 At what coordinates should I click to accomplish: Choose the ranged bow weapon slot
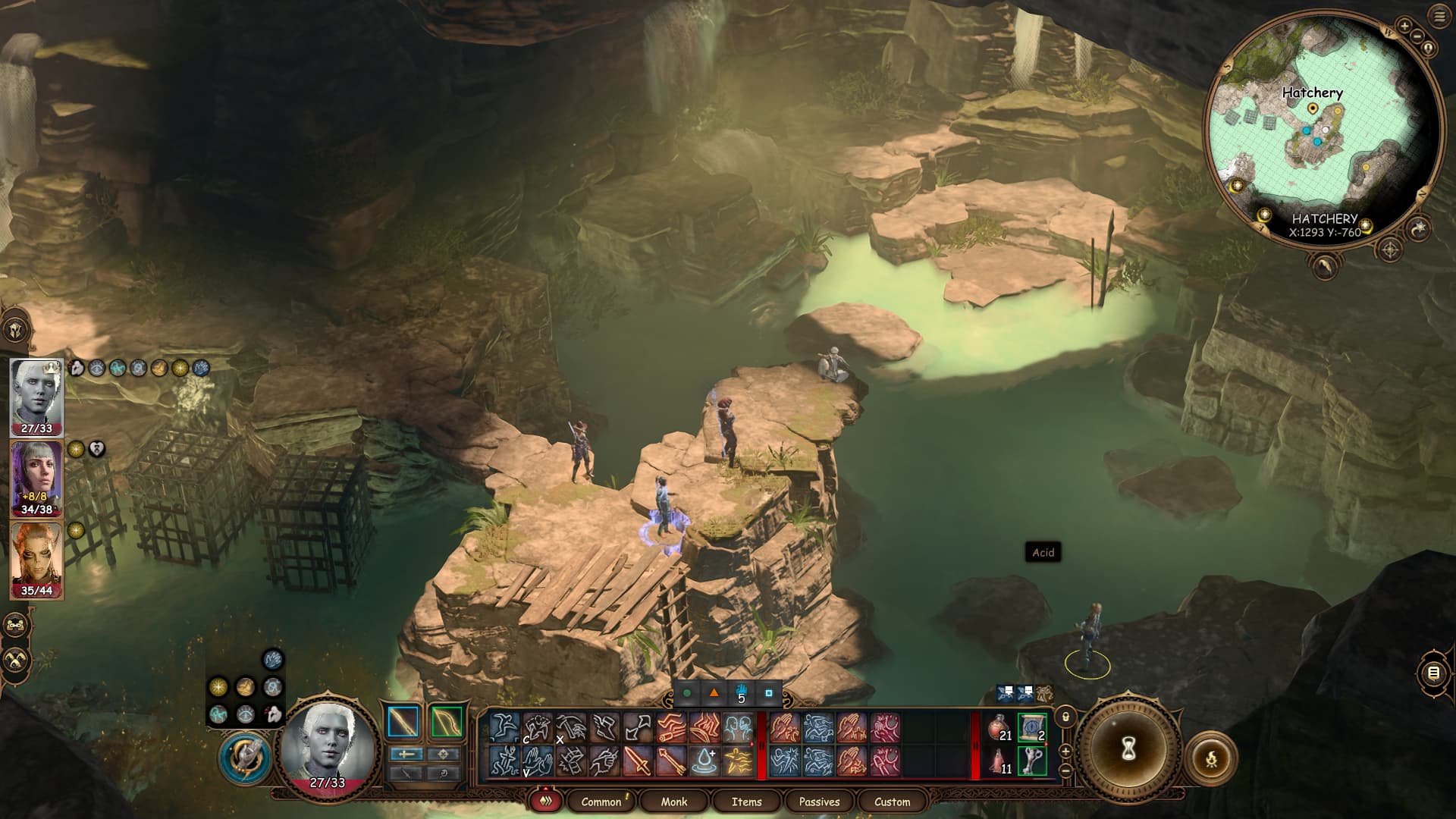[446, 722]
